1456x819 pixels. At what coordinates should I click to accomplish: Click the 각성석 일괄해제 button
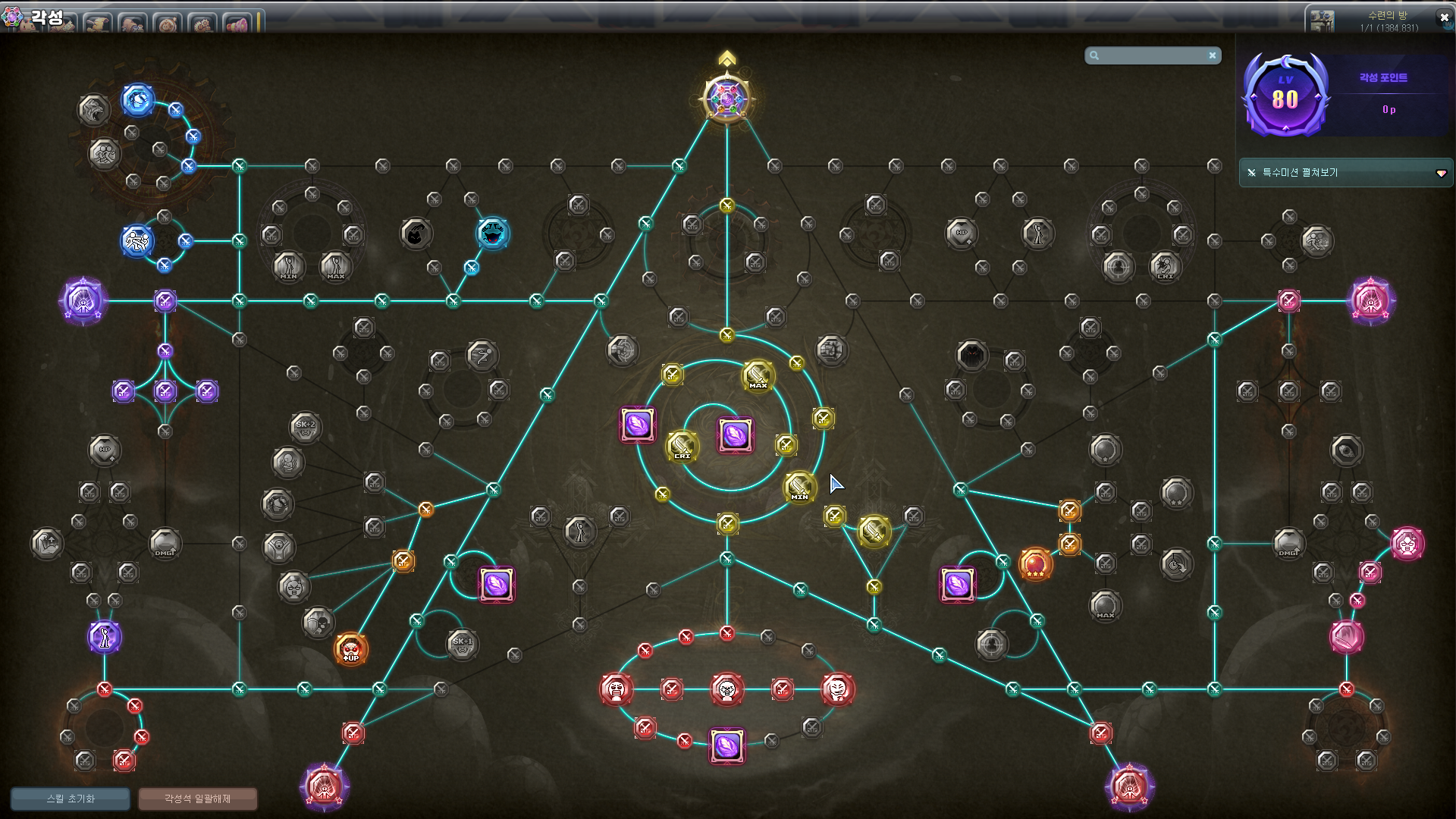pyautogui.click(x=197, y=799)
